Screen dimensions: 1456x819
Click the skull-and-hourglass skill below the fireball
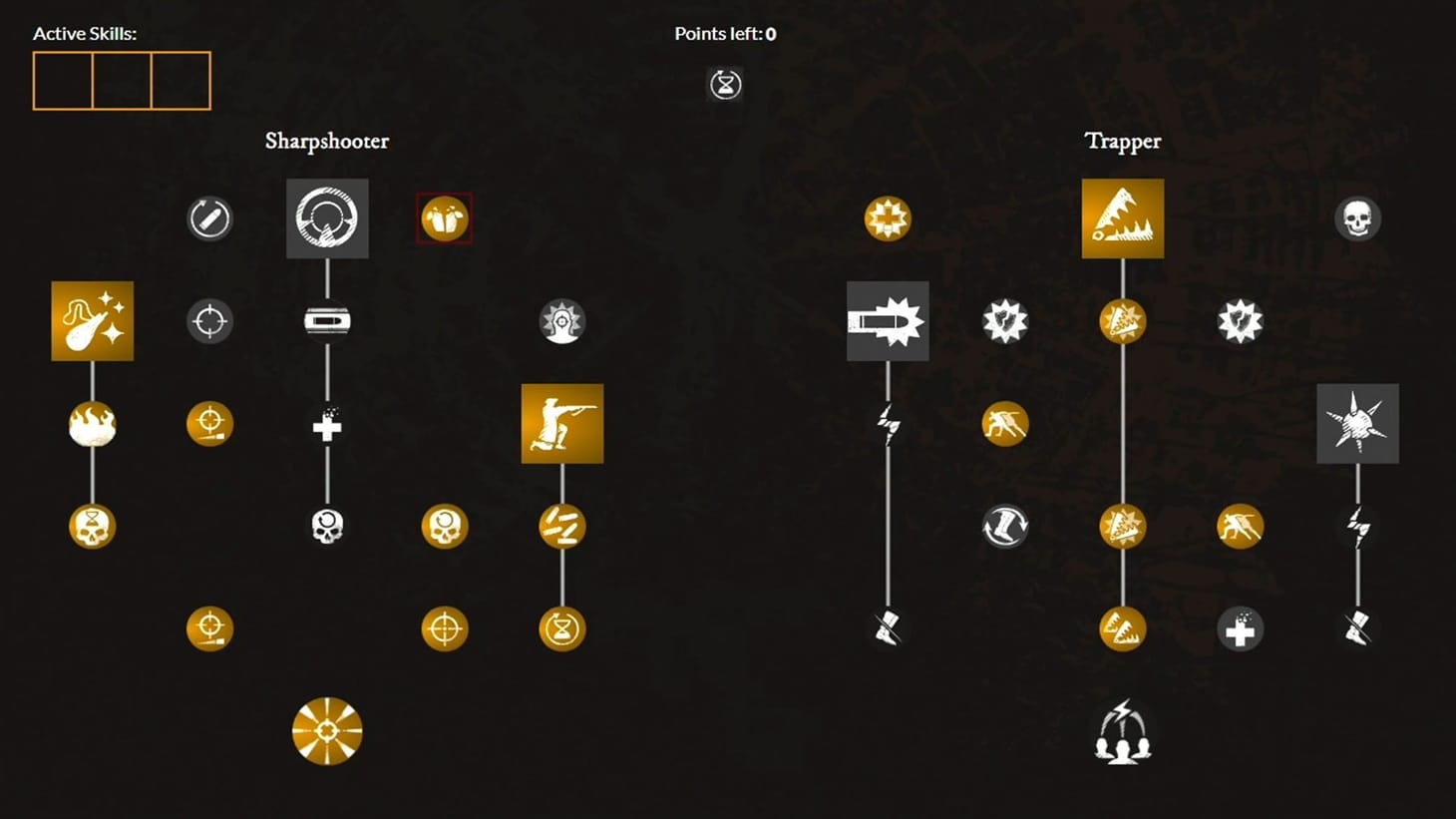91,526
